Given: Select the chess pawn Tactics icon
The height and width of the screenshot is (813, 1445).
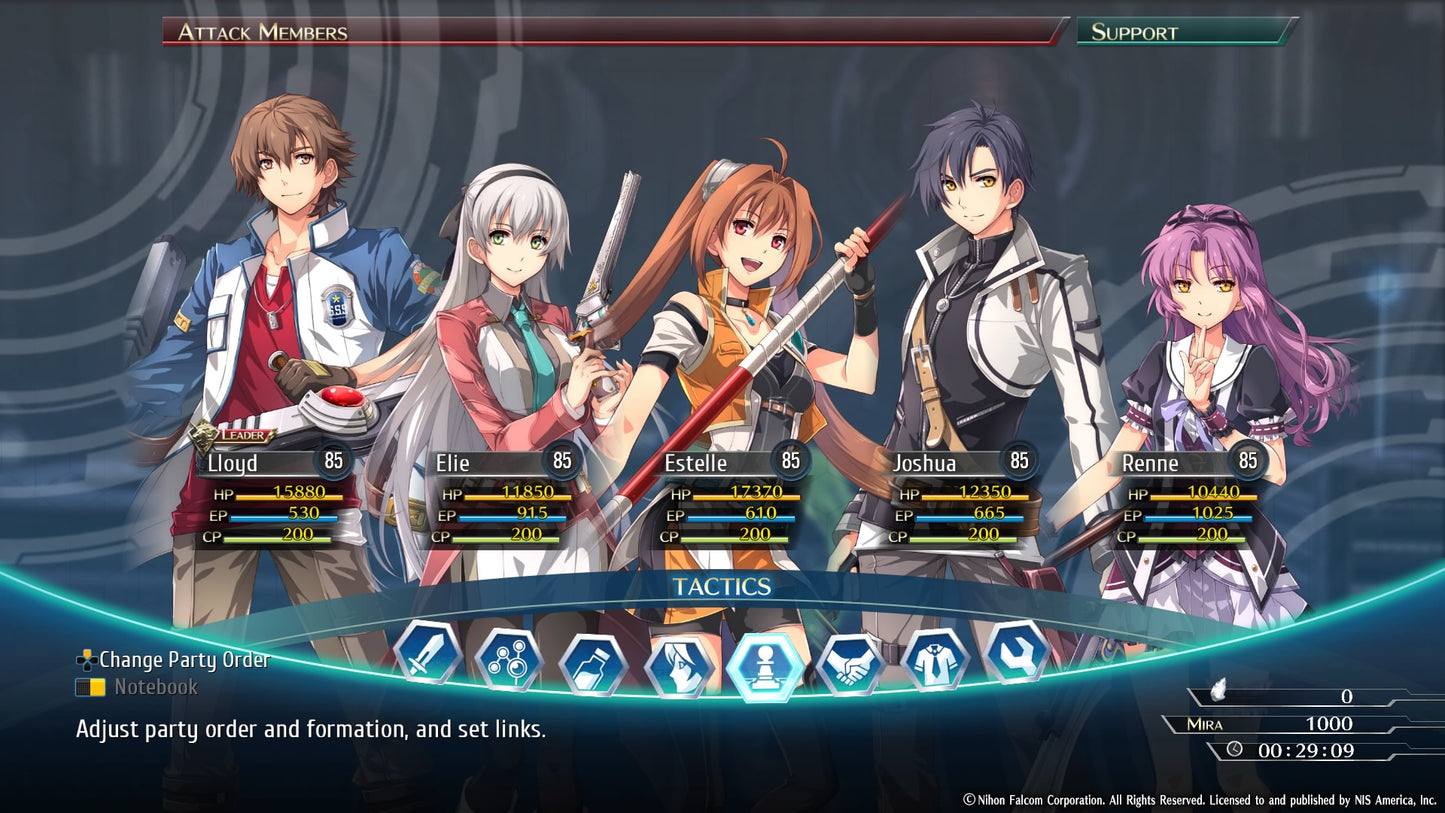Looking at the screenshot, I should tap(765, 667).
